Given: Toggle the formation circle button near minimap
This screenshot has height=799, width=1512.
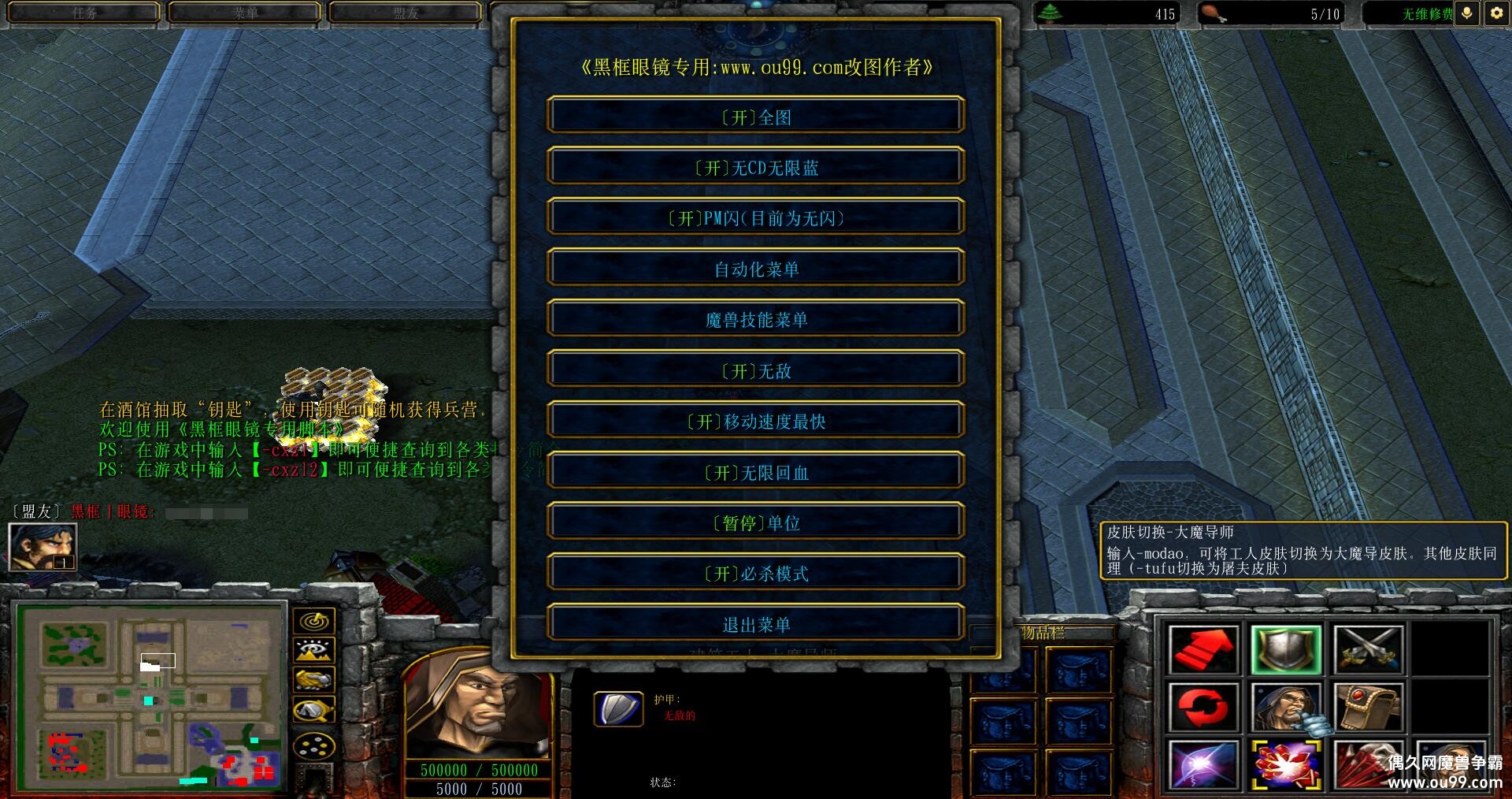Looking at the screenshot, I should (x=313, y=741).
